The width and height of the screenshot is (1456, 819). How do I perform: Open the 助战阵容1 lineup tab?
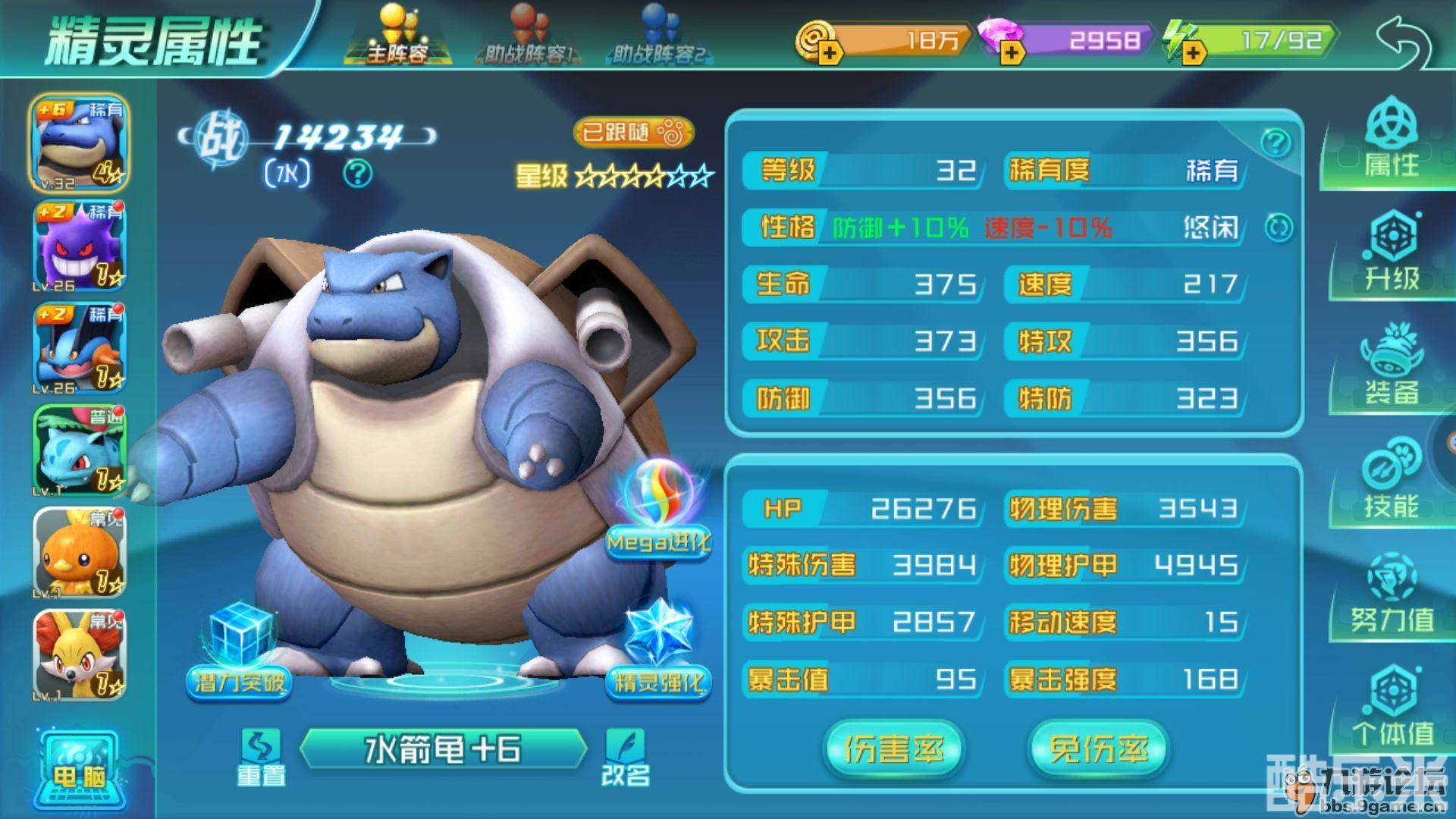click(x=526, y=36)
